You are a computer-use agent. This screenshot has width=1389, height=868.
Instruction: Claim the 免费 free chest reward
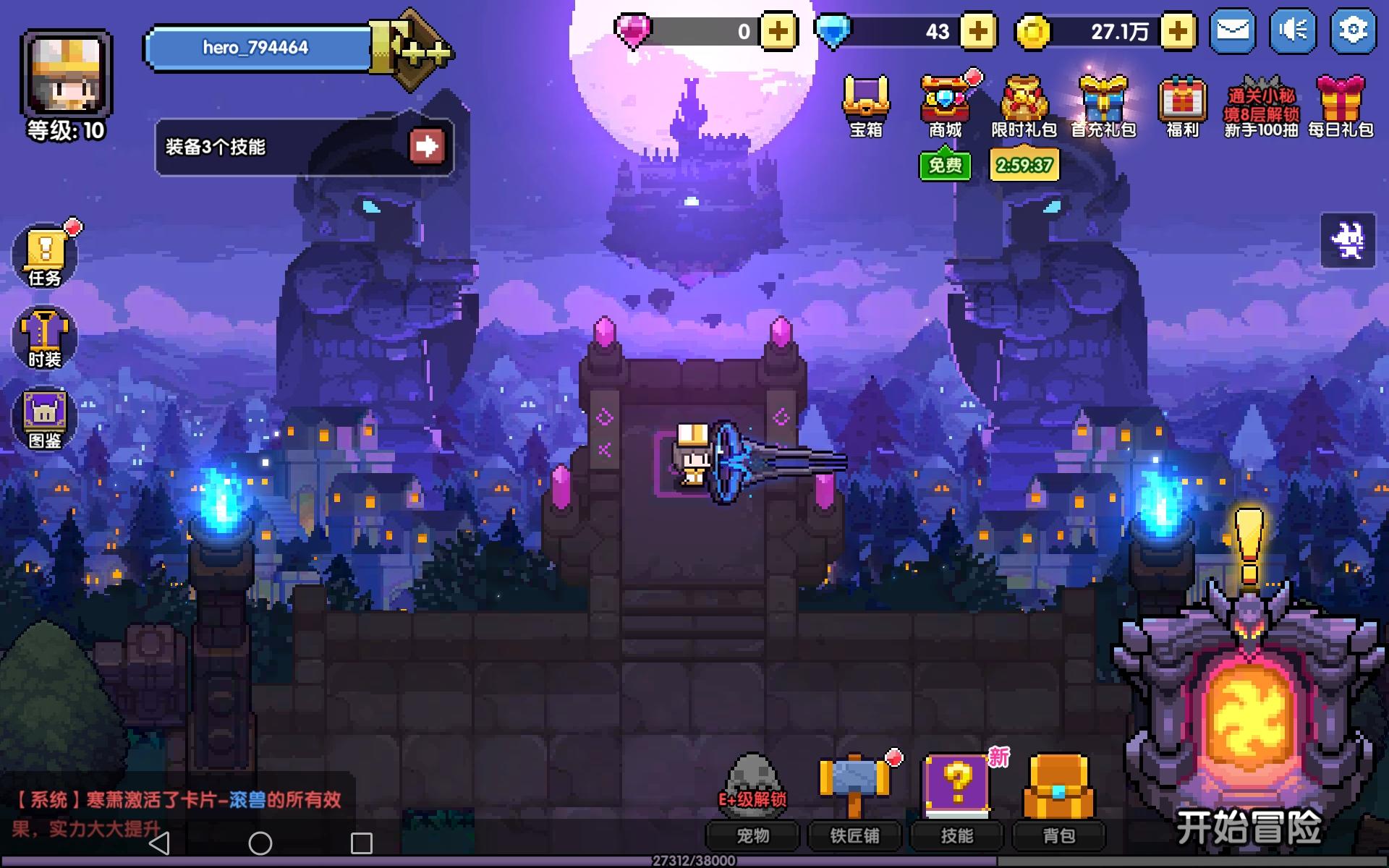pos(945,166)
